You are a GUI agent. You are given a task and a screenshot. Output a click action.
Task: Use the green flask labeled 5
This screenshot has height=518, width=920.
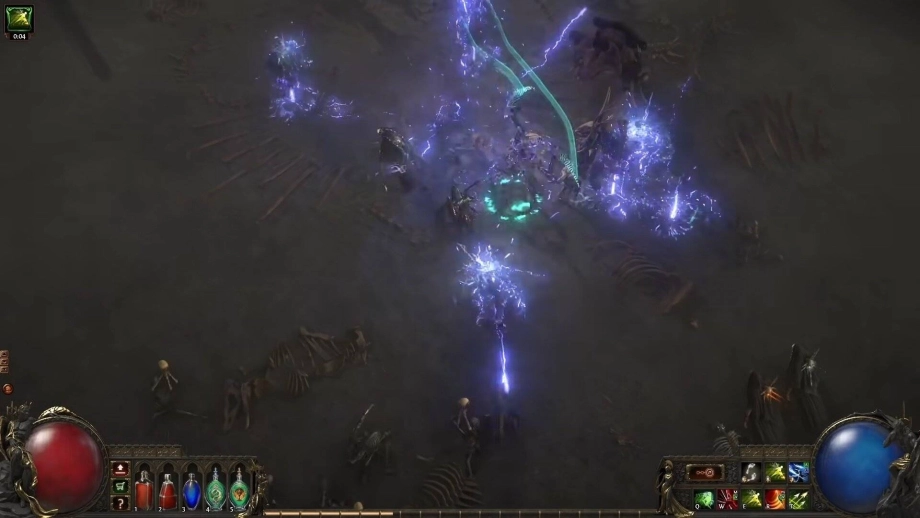pyautogui.click(x=239, y=490)
